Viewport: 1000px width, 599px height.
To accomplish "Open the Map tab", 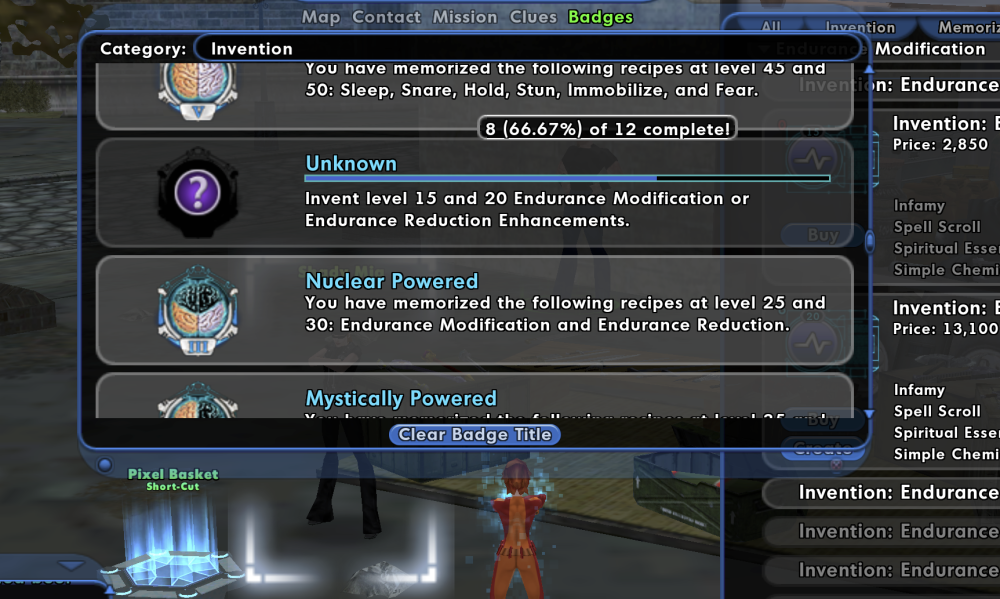I will point(321,17).
